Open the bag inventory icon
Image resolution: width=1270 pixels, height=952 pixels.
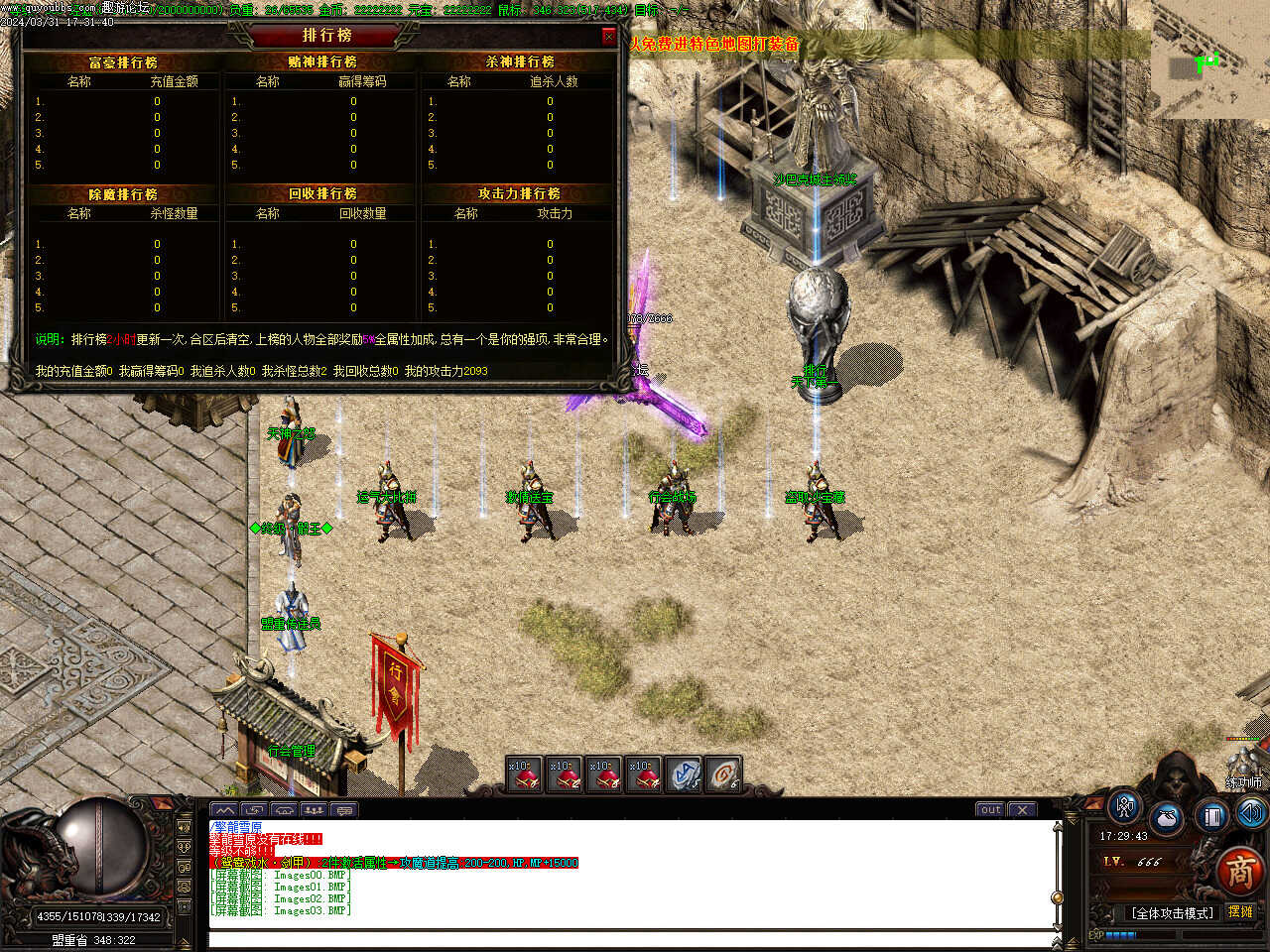pos(1168,818)
